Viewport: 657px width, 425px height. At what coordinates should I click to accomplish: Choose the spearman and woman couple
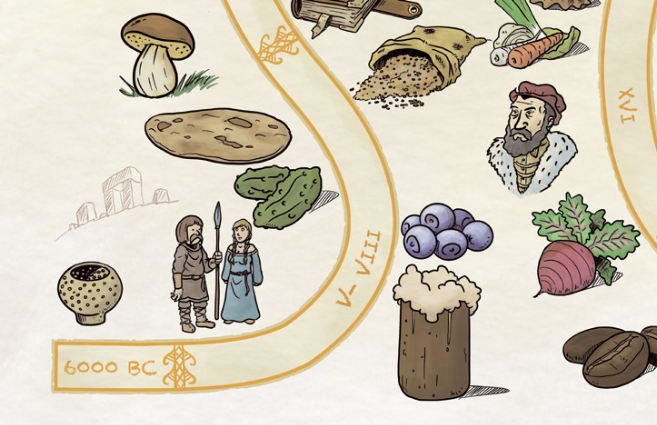[214, 270]
